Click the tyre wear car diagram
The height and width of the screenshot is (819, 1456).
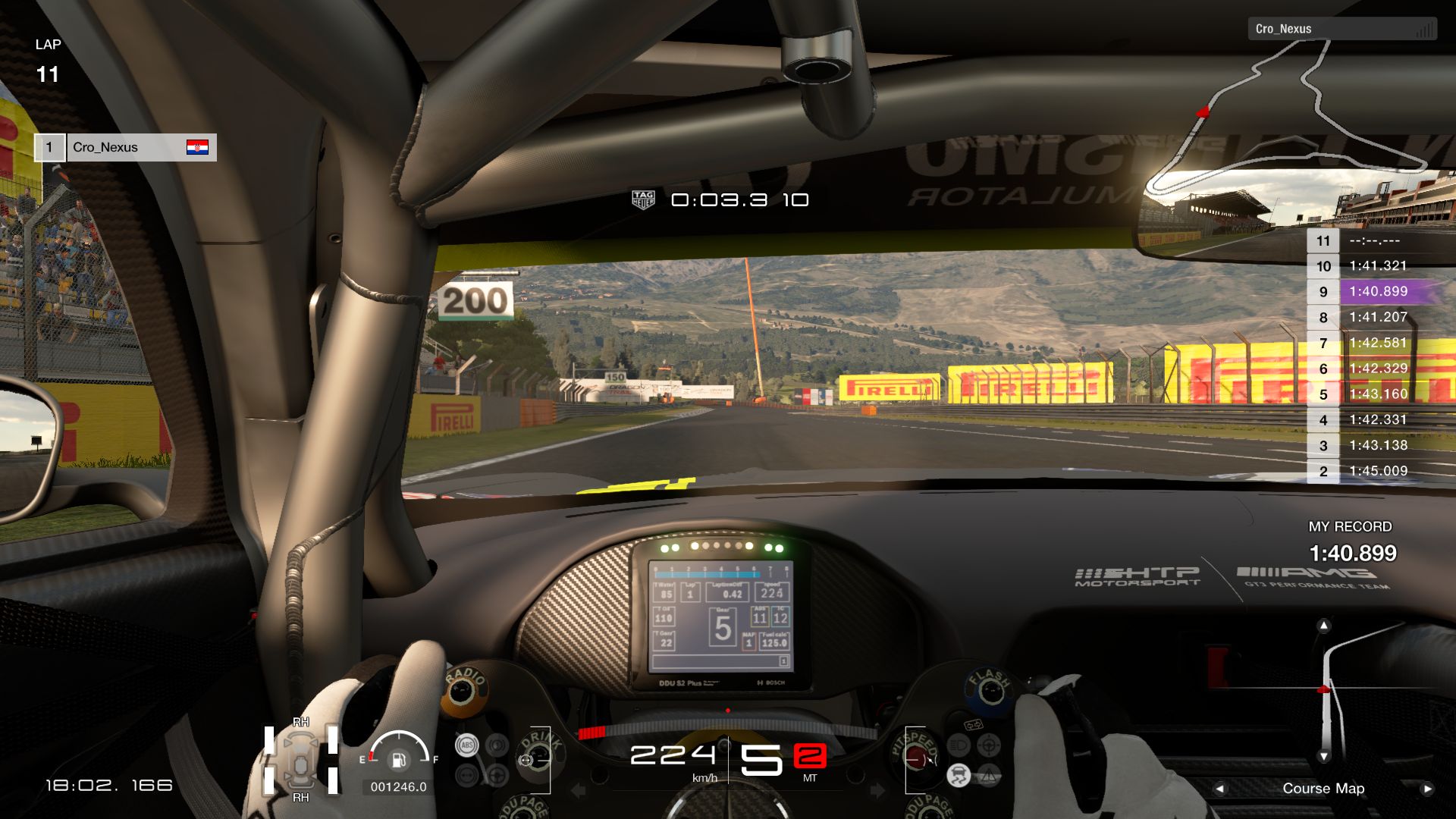300,760
